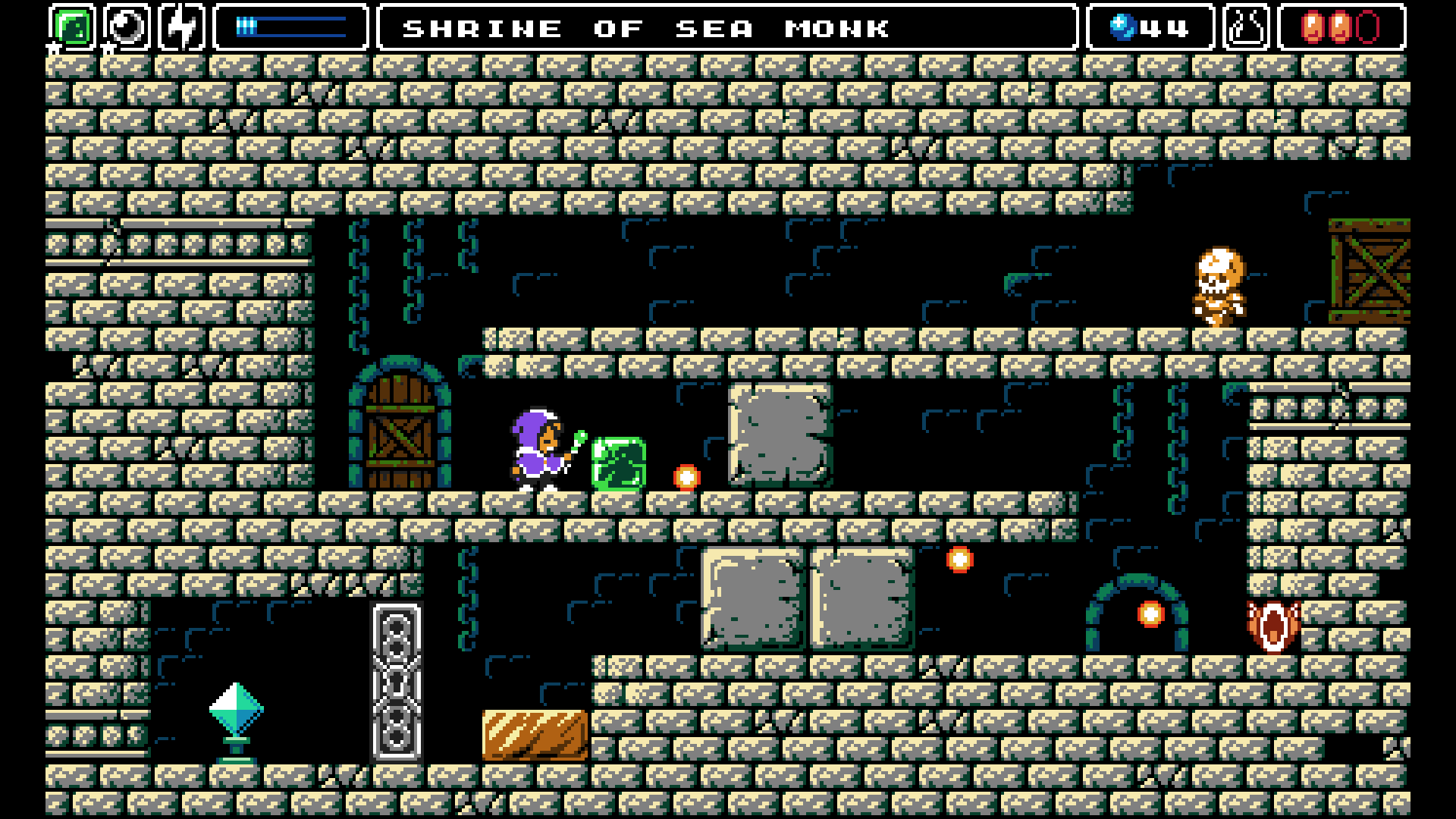Select the lightning spell icon
The width and height of the screenshot is (1456, 819).
pos(182,28)
